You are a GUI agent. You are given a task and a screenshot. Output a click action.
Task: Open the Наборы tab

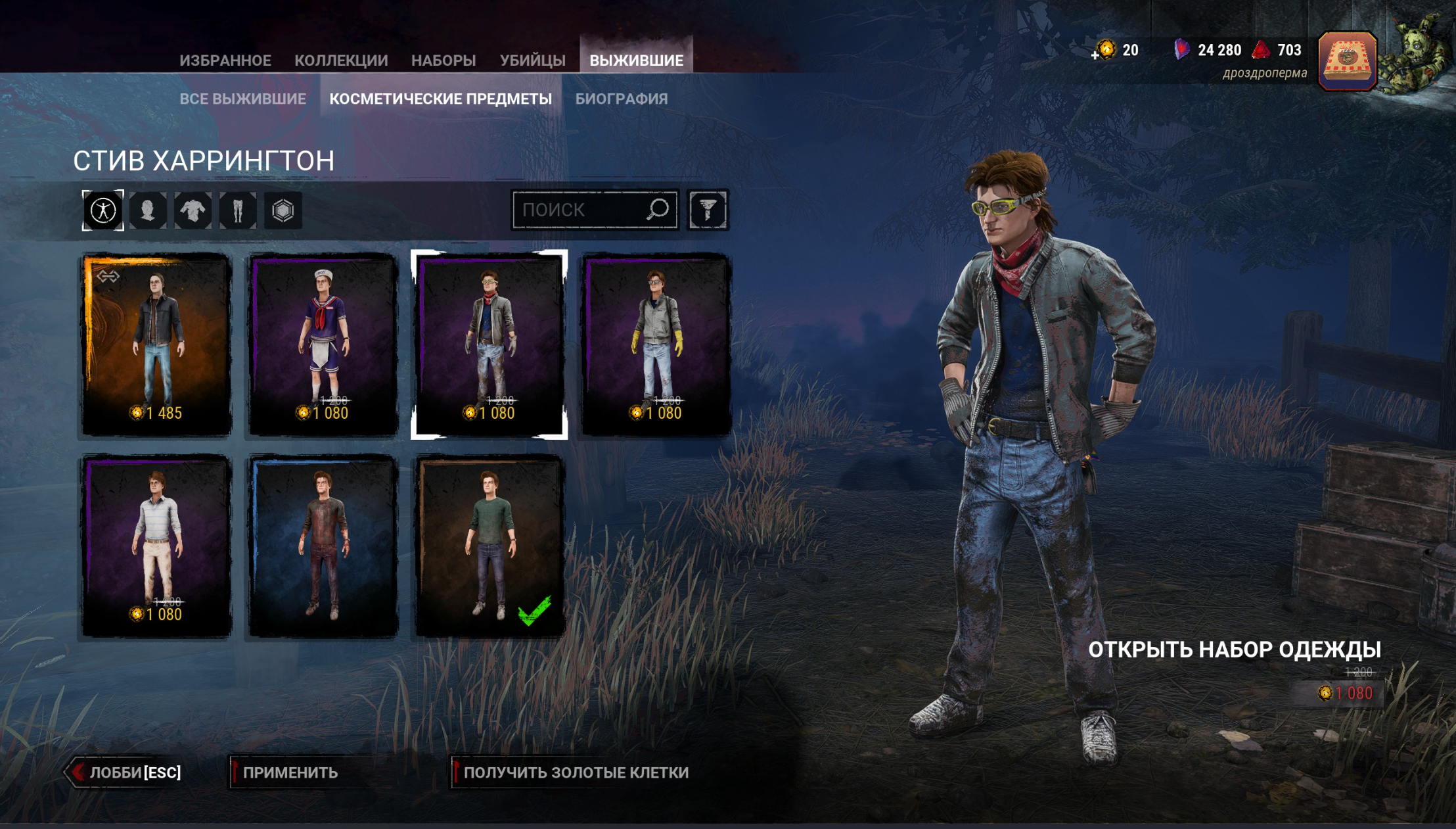click(x=444, y=60)
